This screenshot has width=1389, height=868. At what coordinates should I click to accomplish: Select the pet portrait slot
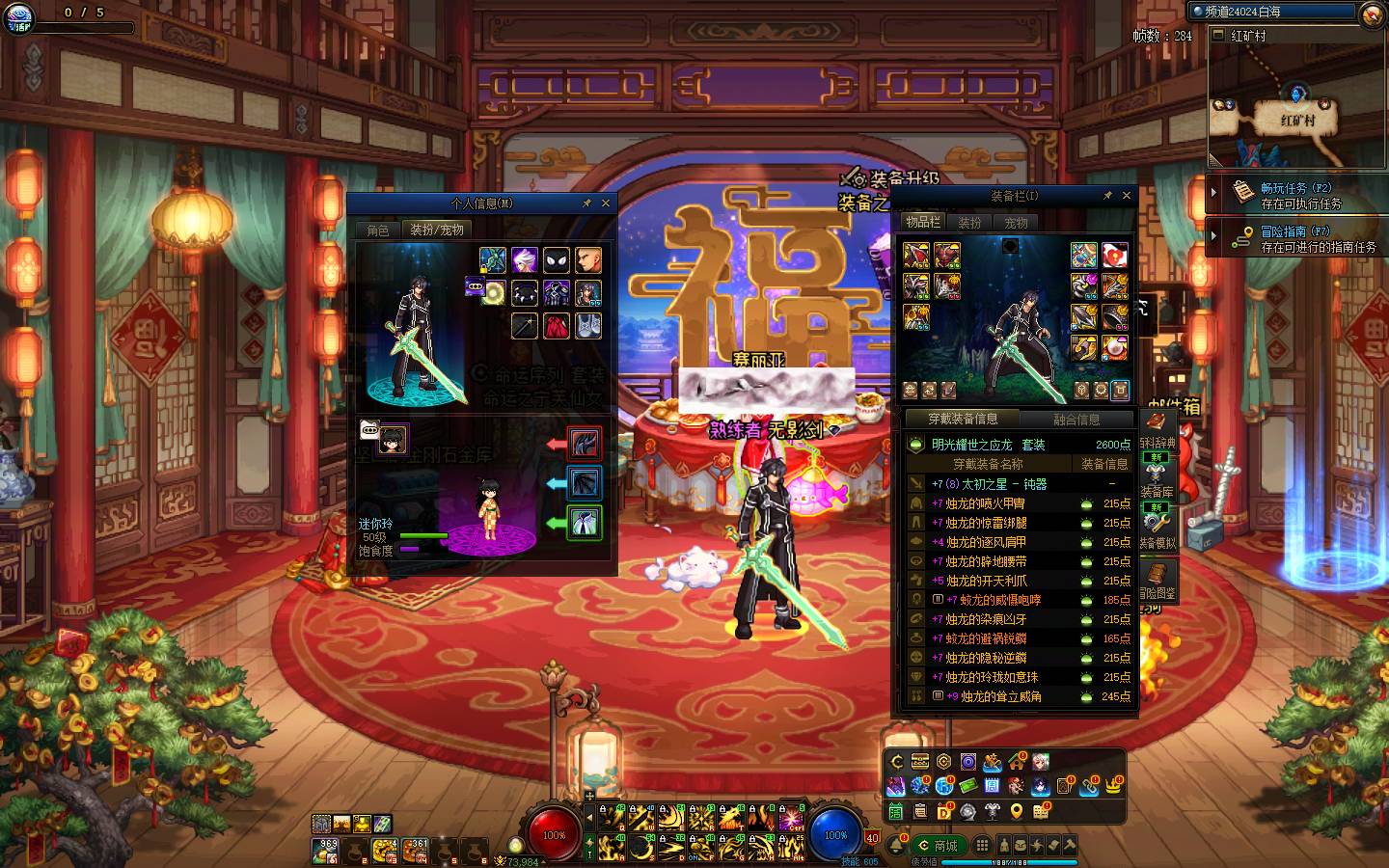tap(392, 440)
